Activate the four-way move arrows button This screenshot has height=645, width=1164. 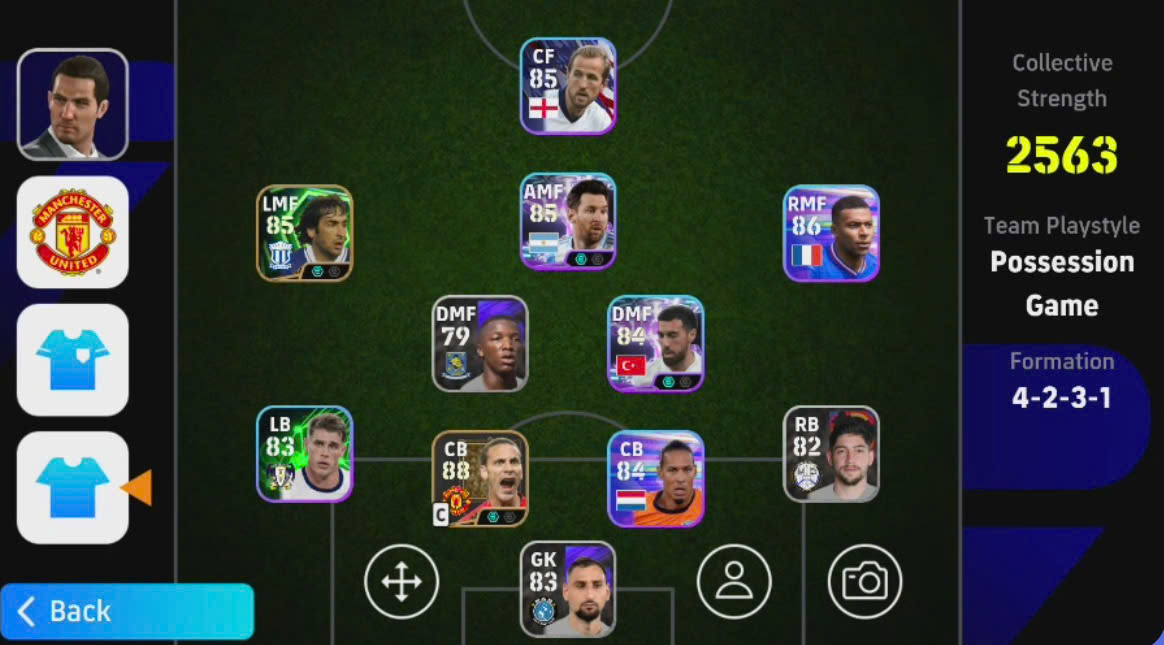tap(401, 581)
